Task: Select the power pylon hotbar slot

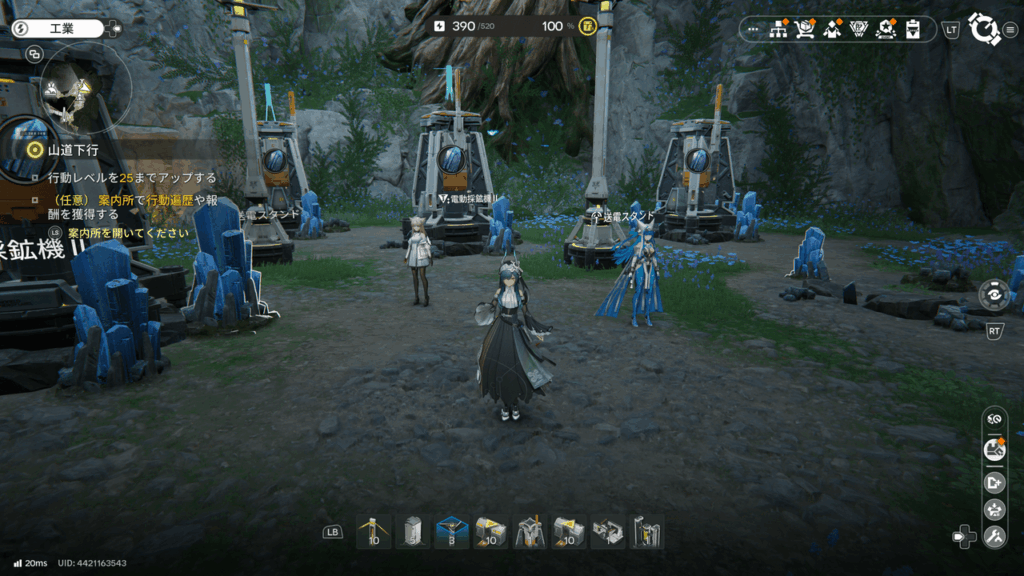Action: pyautogui.click(x=374, y=532)
